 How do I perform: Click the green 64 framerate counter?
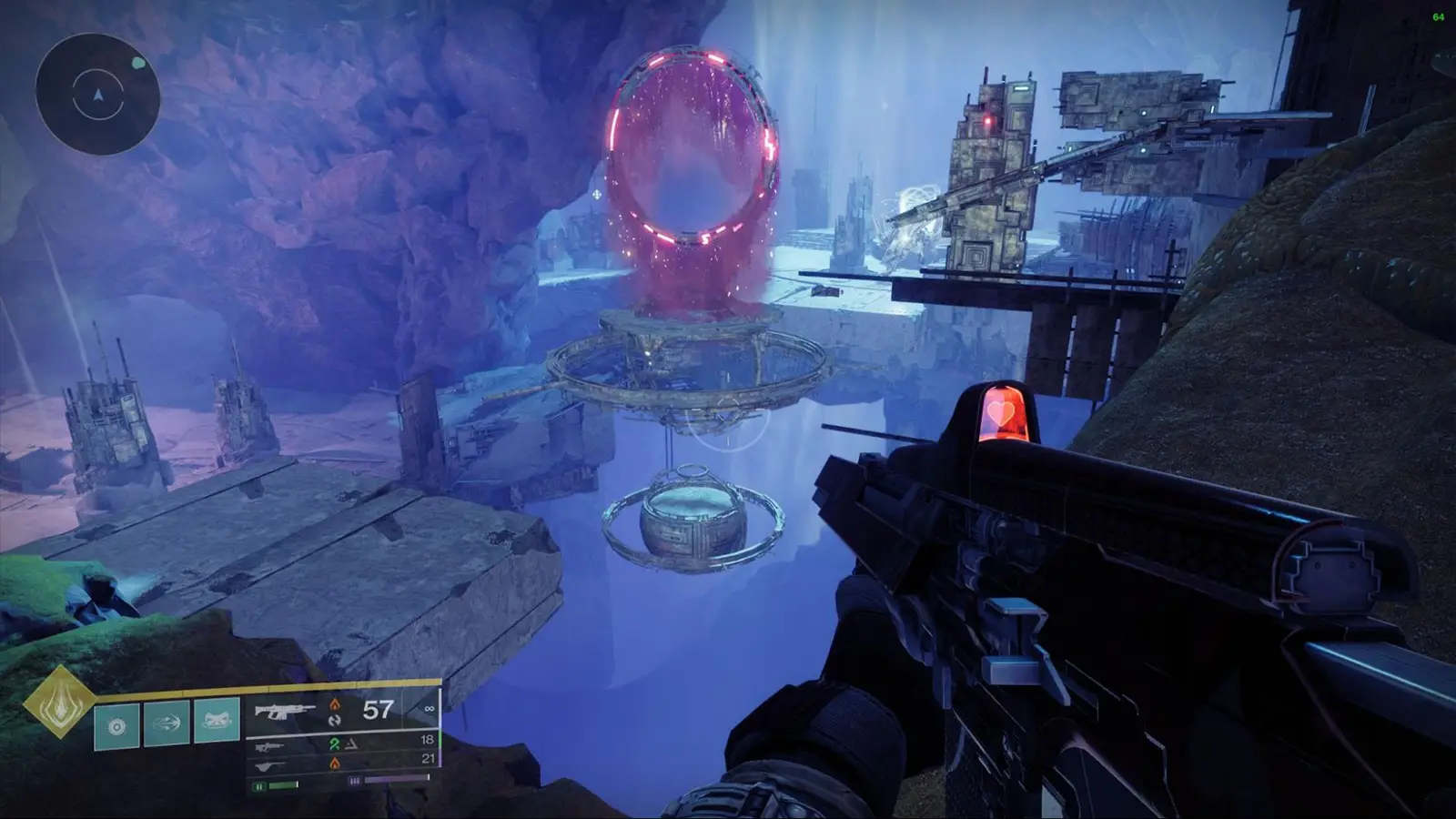[x=1441, y=15]
